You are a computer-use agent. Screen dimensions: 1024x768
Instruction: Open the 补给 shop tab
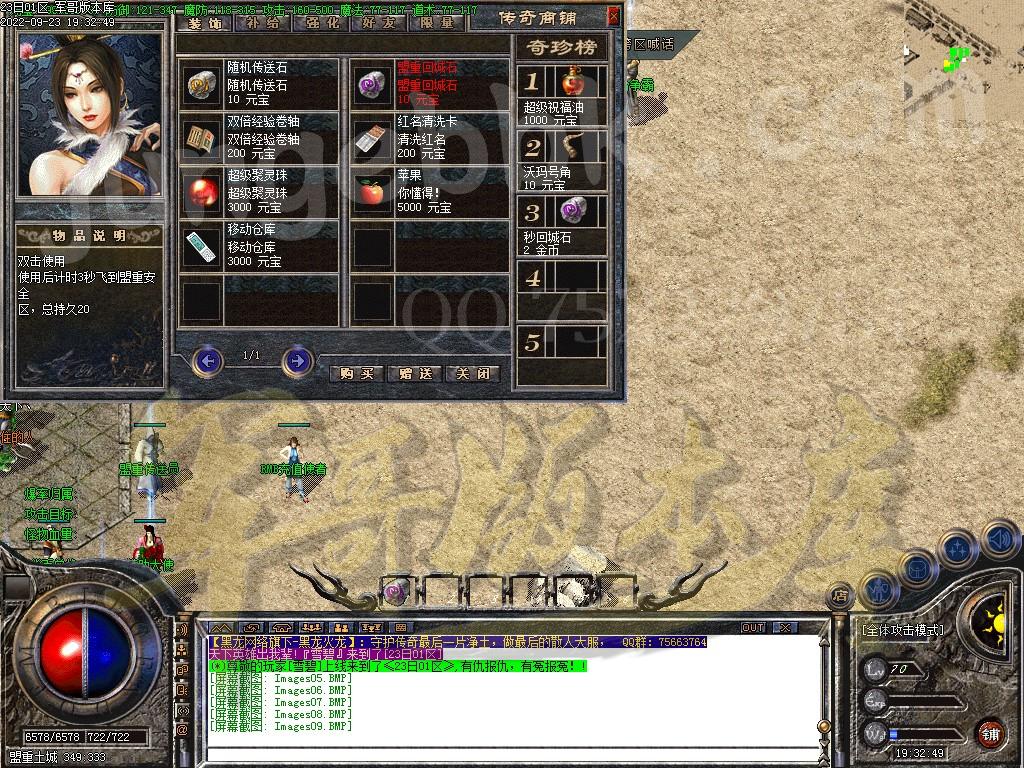(x=262, y=21)
